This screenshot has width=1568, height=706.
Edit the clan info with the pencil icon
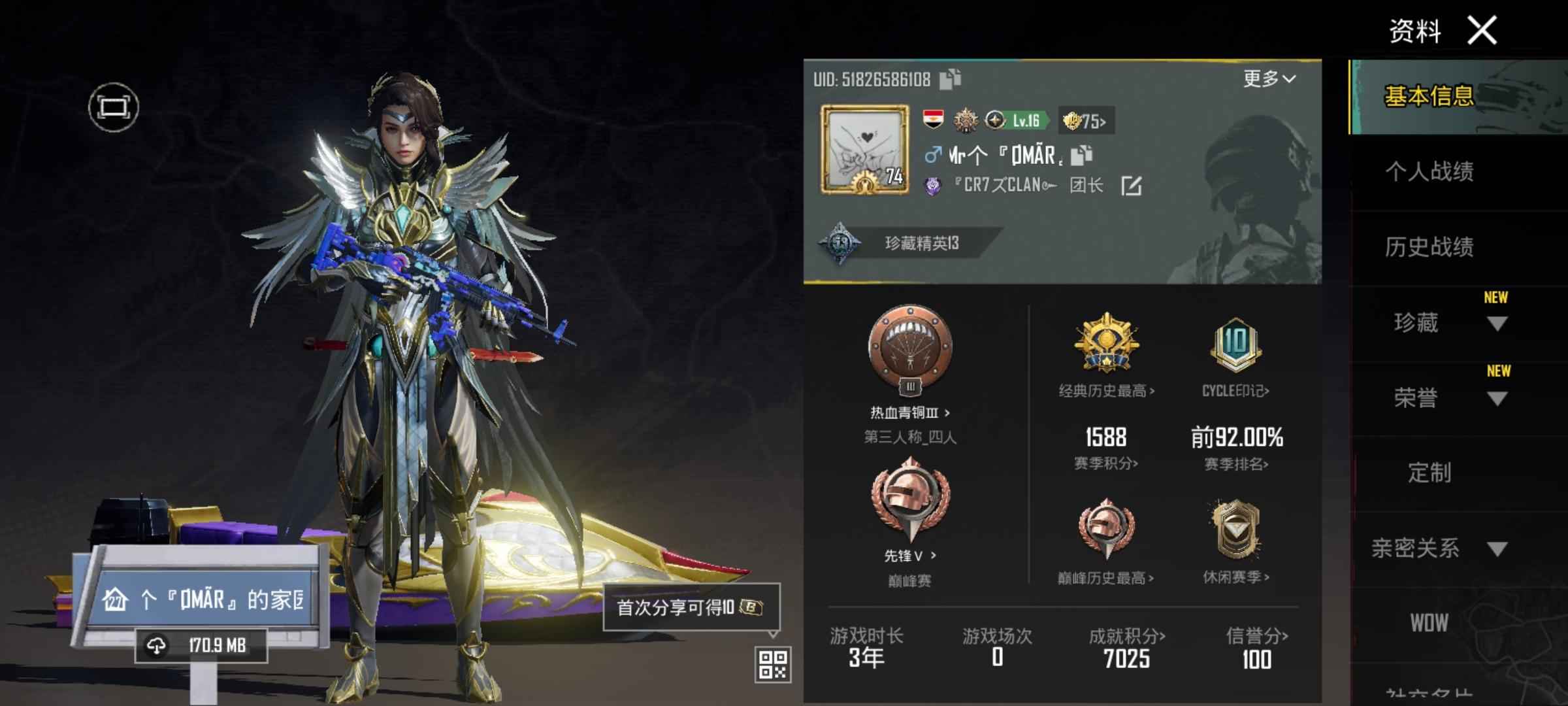point(1132,186)
